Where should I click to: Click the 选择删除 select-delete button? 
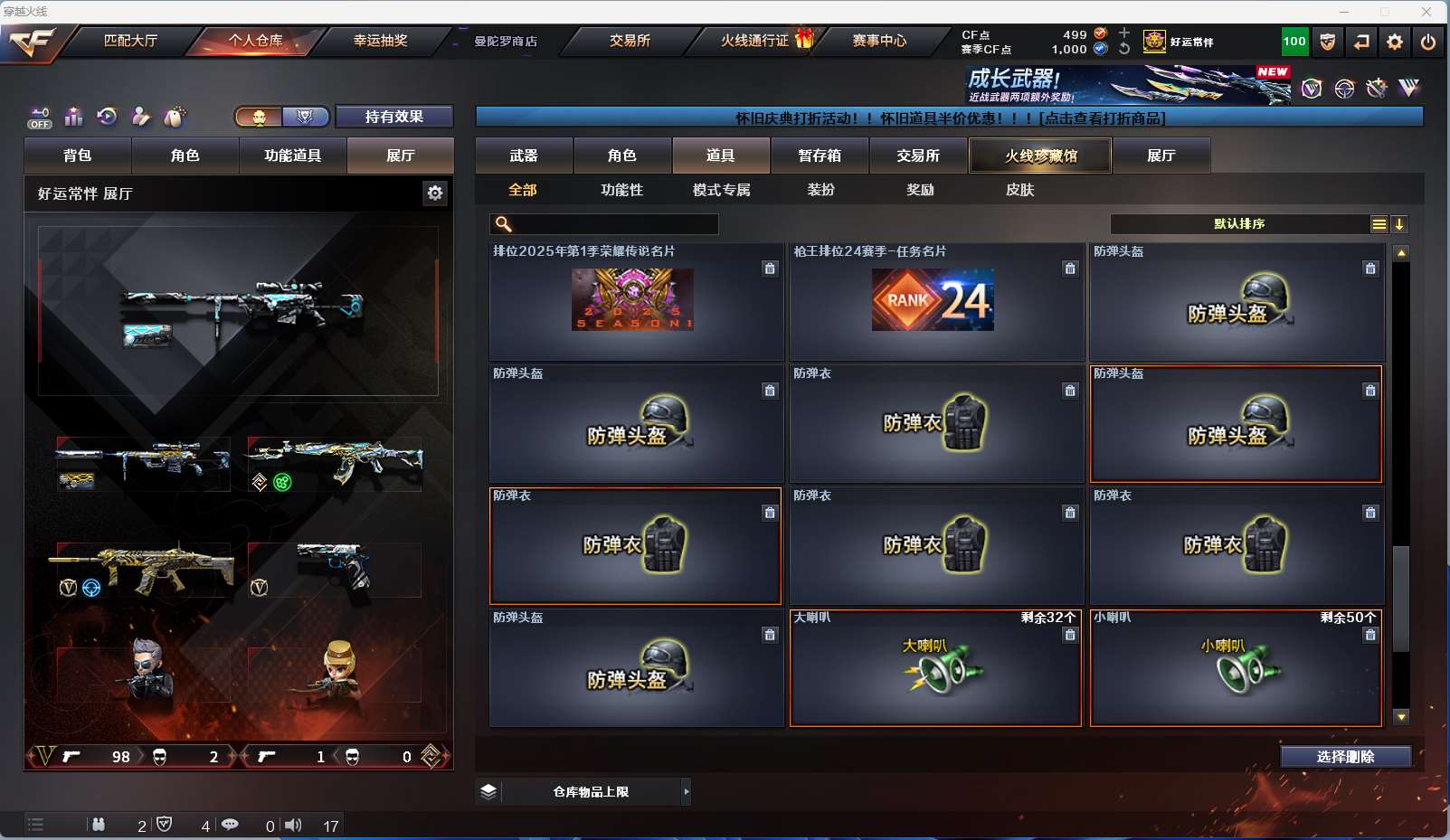1345,757
